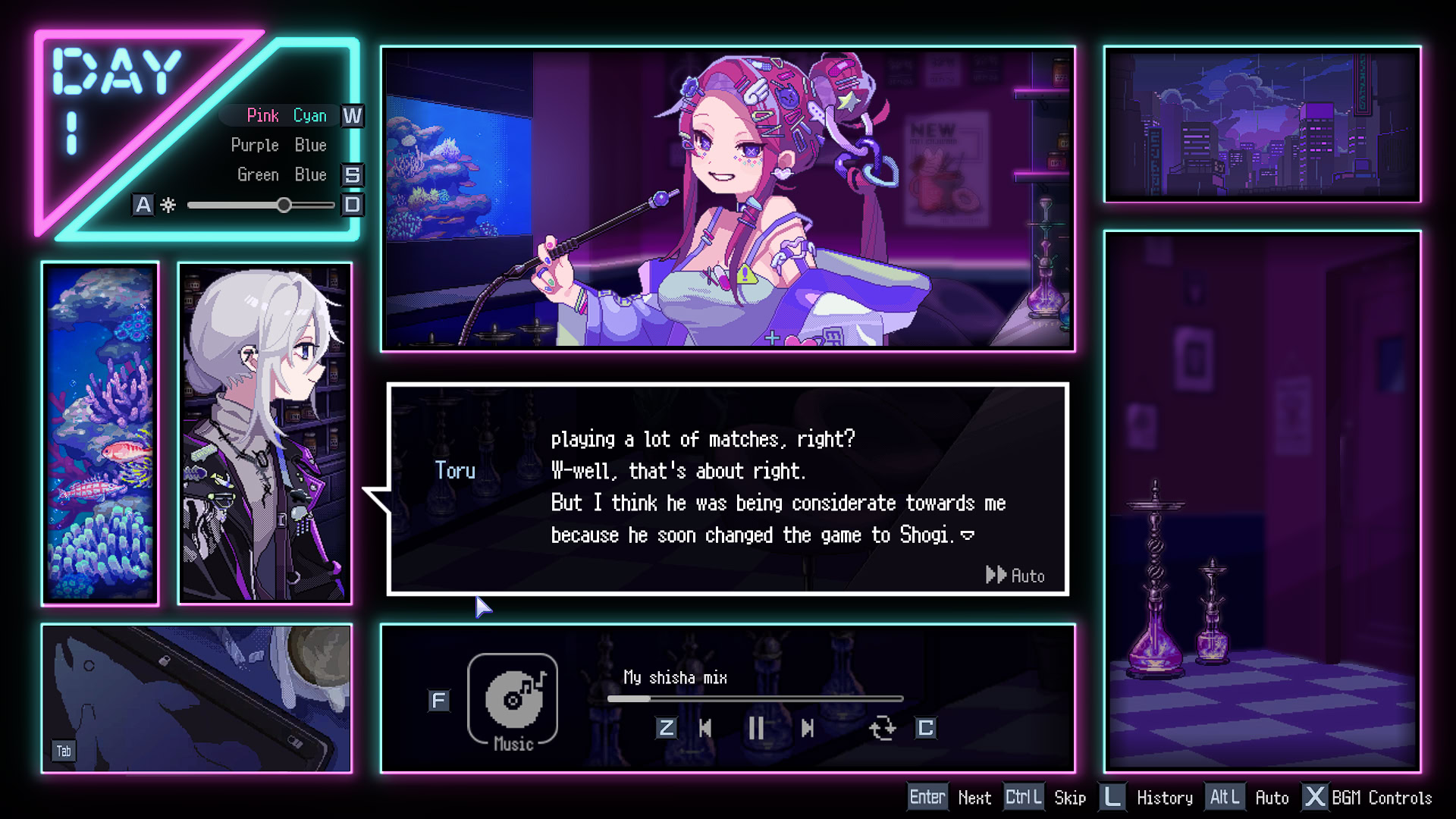Advance dialogue with the Next button
The height and width of the screenshot is (819, 1456).
[x=974, y=798]
